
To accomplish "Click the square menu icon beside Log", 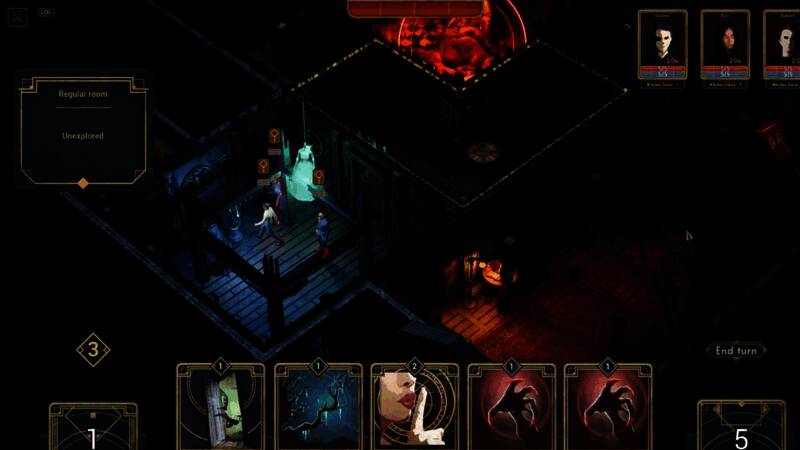I will tap(17, 17).
